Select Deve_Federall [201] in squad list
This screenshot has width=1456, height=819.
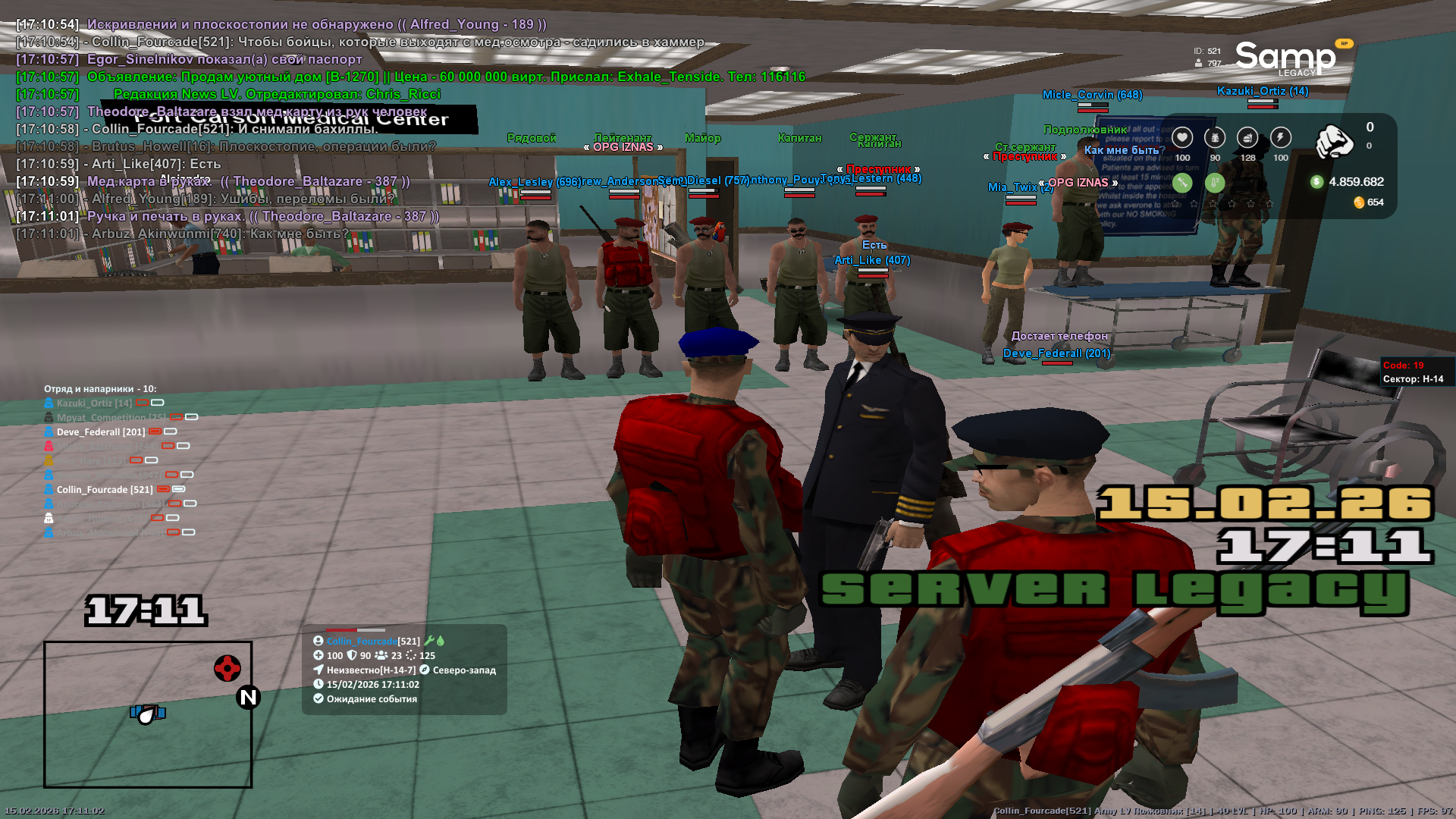pyautogui.click(x=100, y=432)
